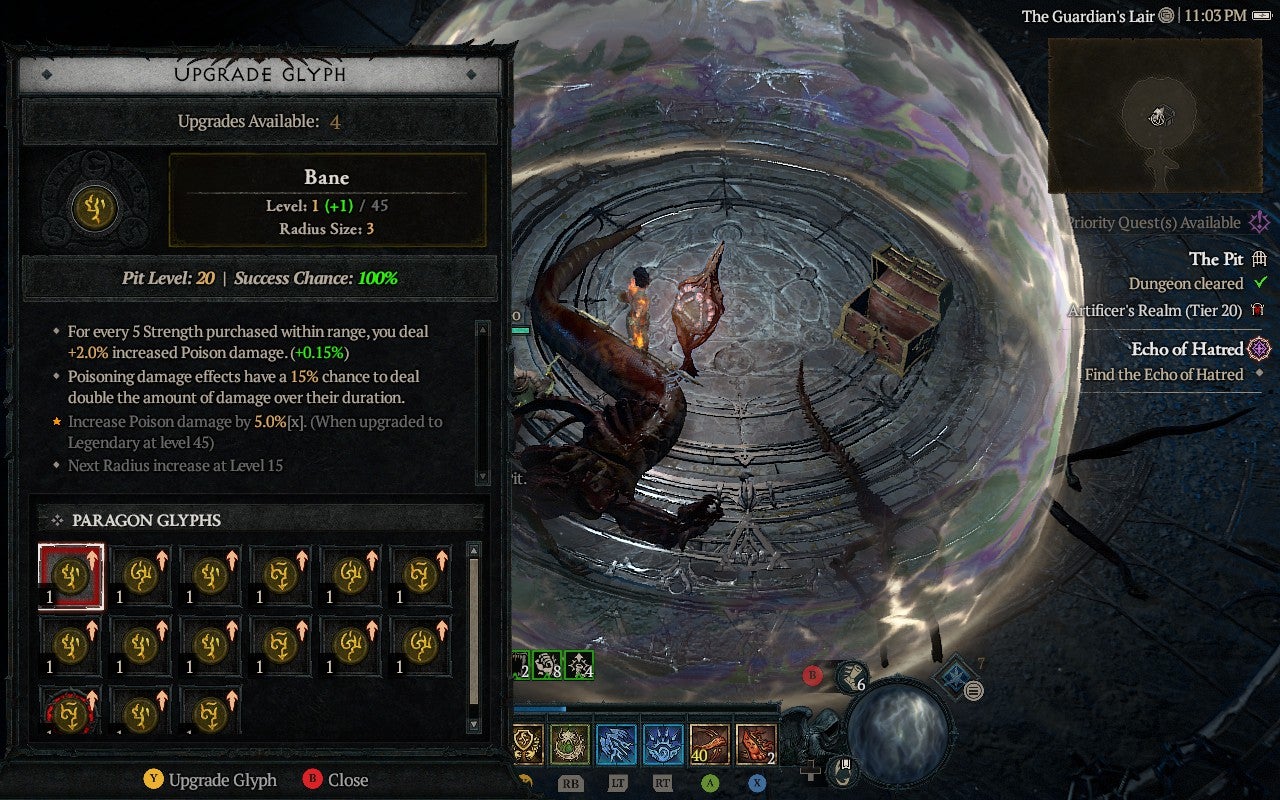1280x800 pixels.
Task: Click the Artificer's Realm tier icon
Action: [x=1256, y=311]
